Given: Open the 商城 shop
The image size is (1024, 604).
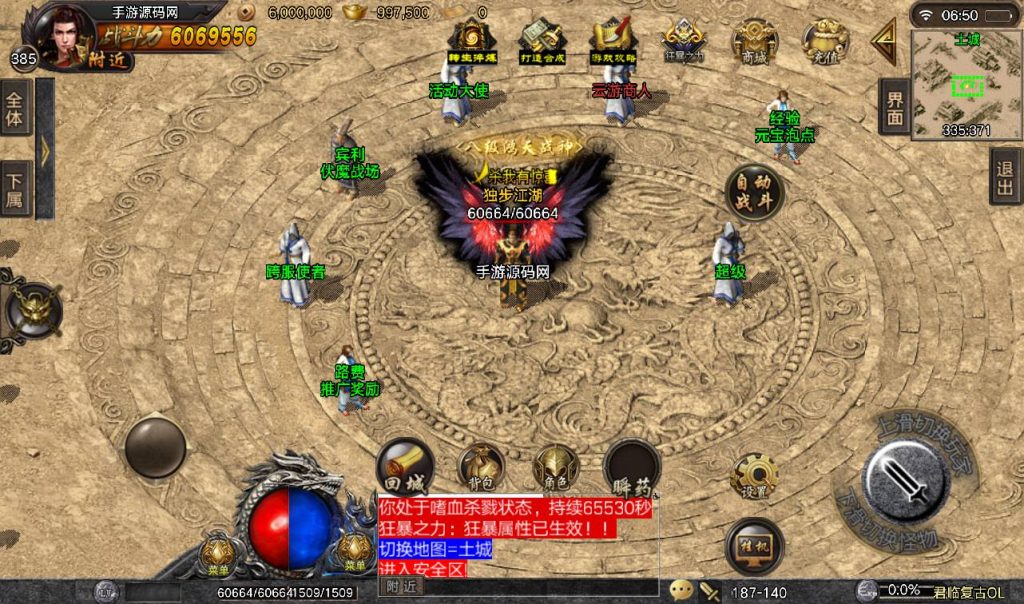Looking at the screenshot, I should tap(755, 40).
